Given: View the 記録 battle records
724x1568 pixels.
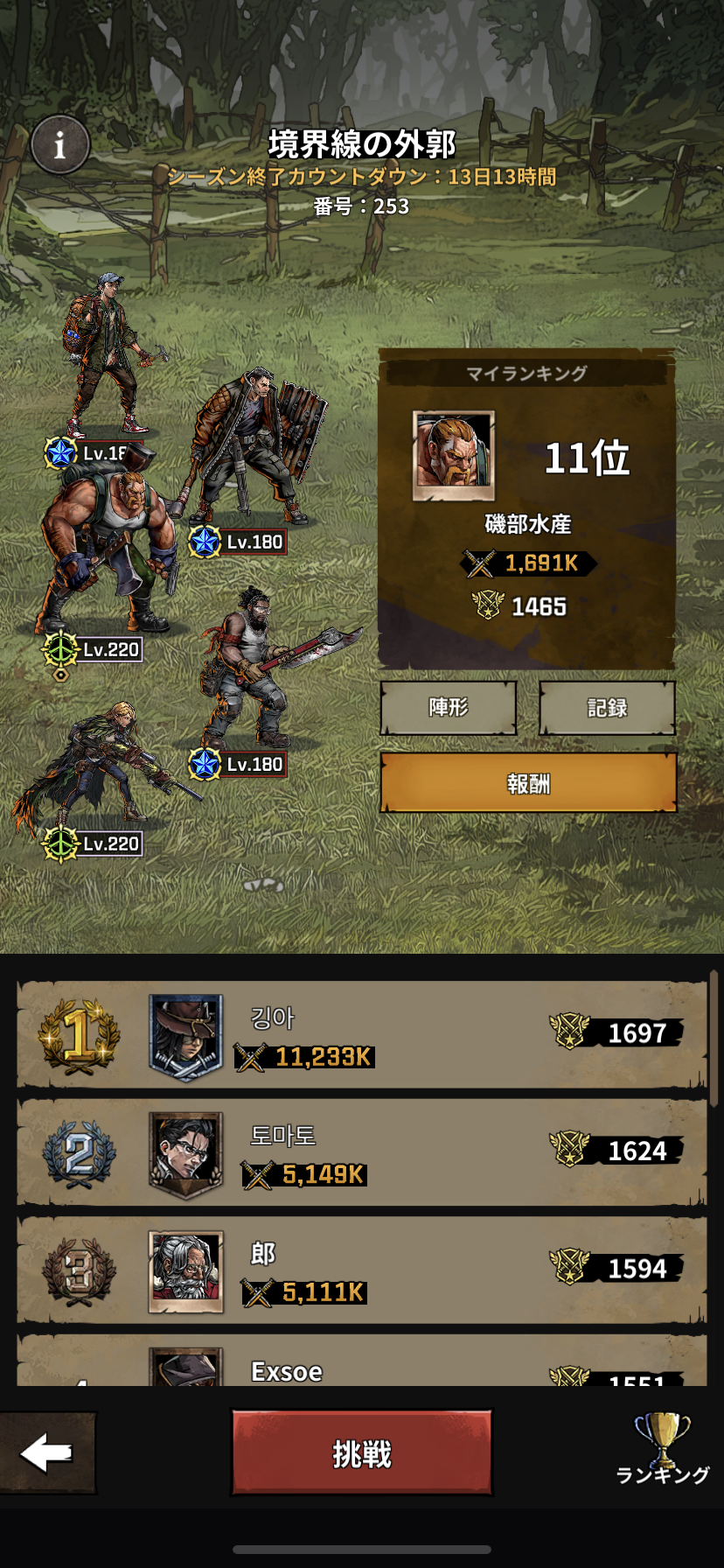Looking at the screenshot, I should coord(607,707).
